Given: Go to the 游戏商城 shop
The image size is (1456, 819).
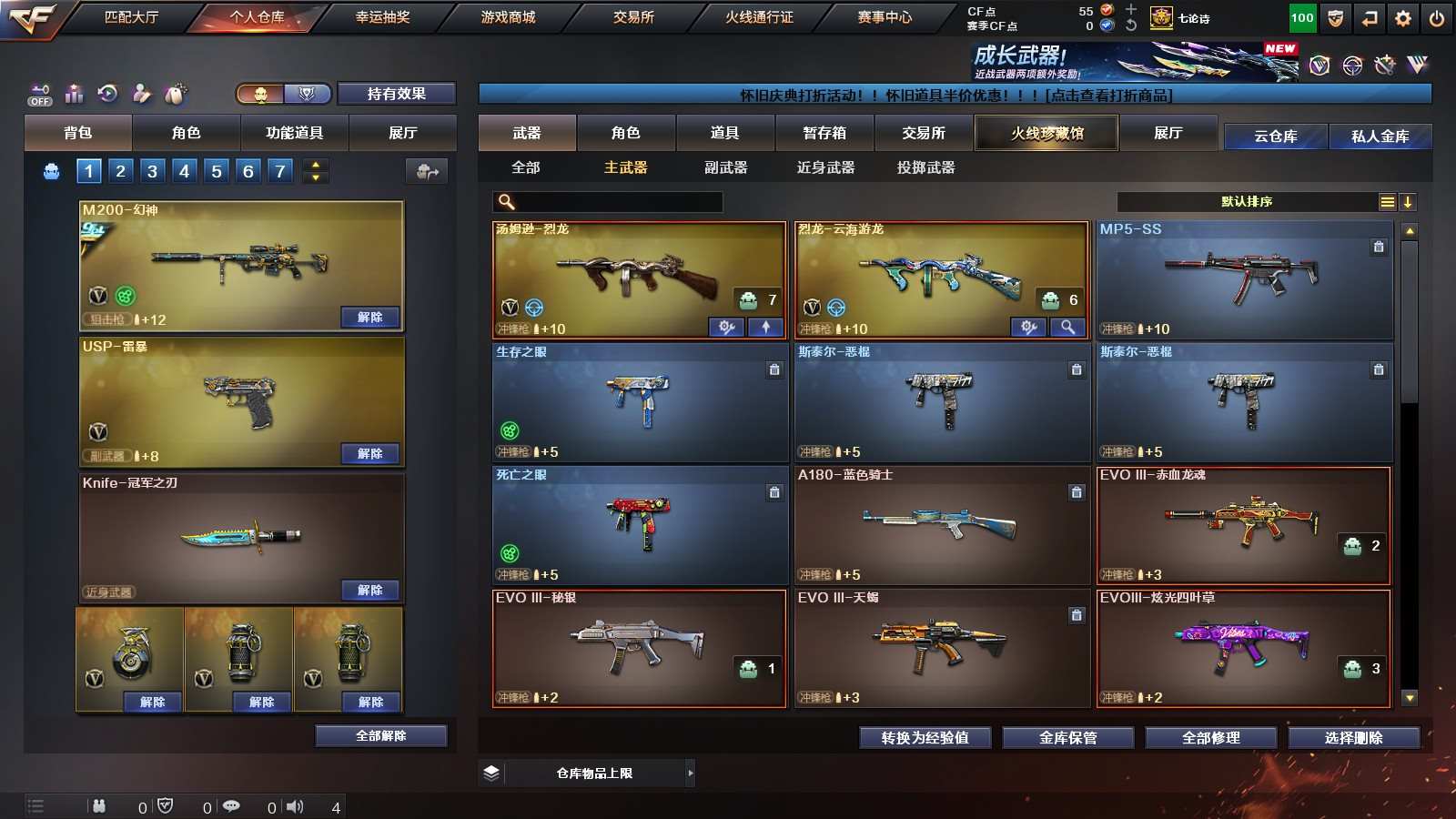Looking at the screenshot, I should [508, 17].
